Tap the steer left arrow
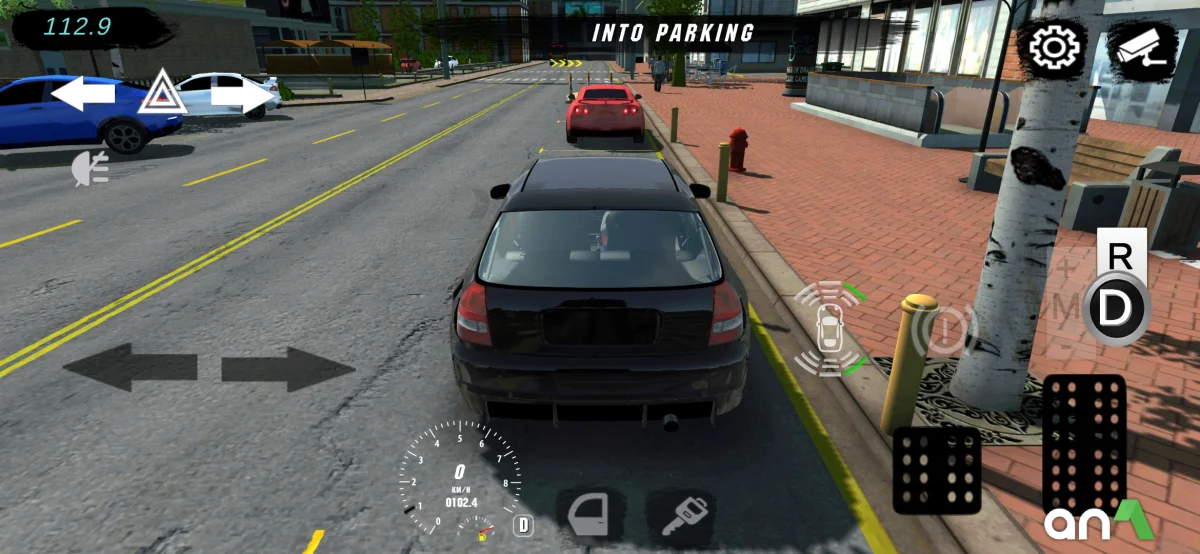Viewport: 1200px width, 554px height. coord(131,367)
